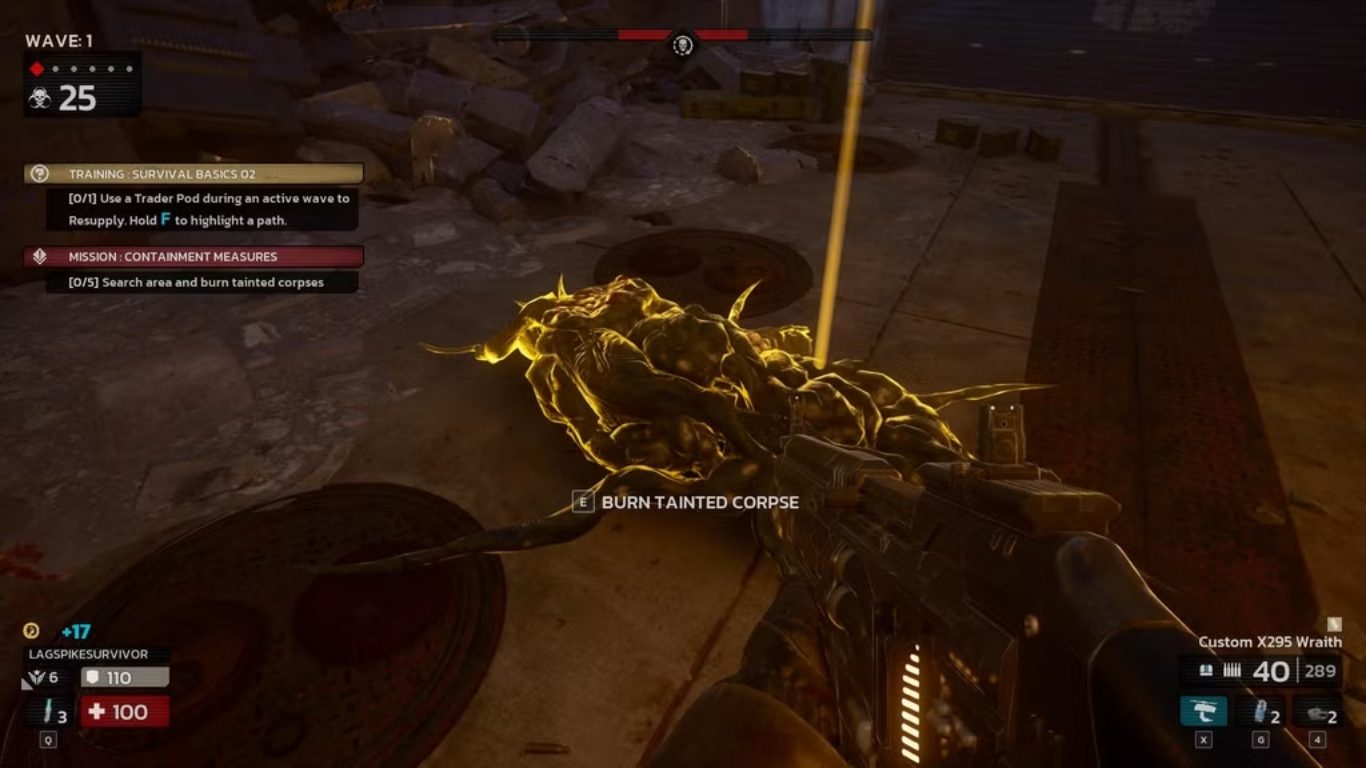This screenshot has height=768, width=1366.
Task: Toggle the active melee slot highlight
Action: 1205,710
